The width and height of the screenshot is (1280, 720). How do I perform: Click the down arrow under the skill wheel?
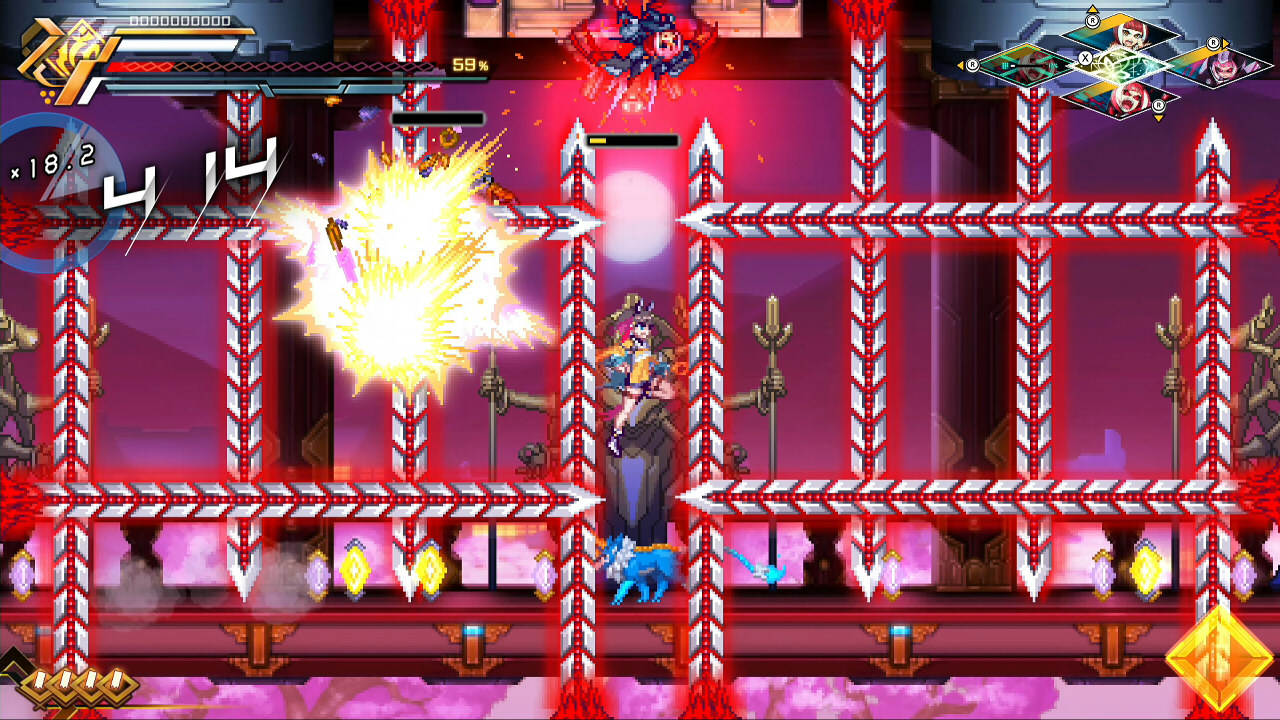tap(1158, 117)
